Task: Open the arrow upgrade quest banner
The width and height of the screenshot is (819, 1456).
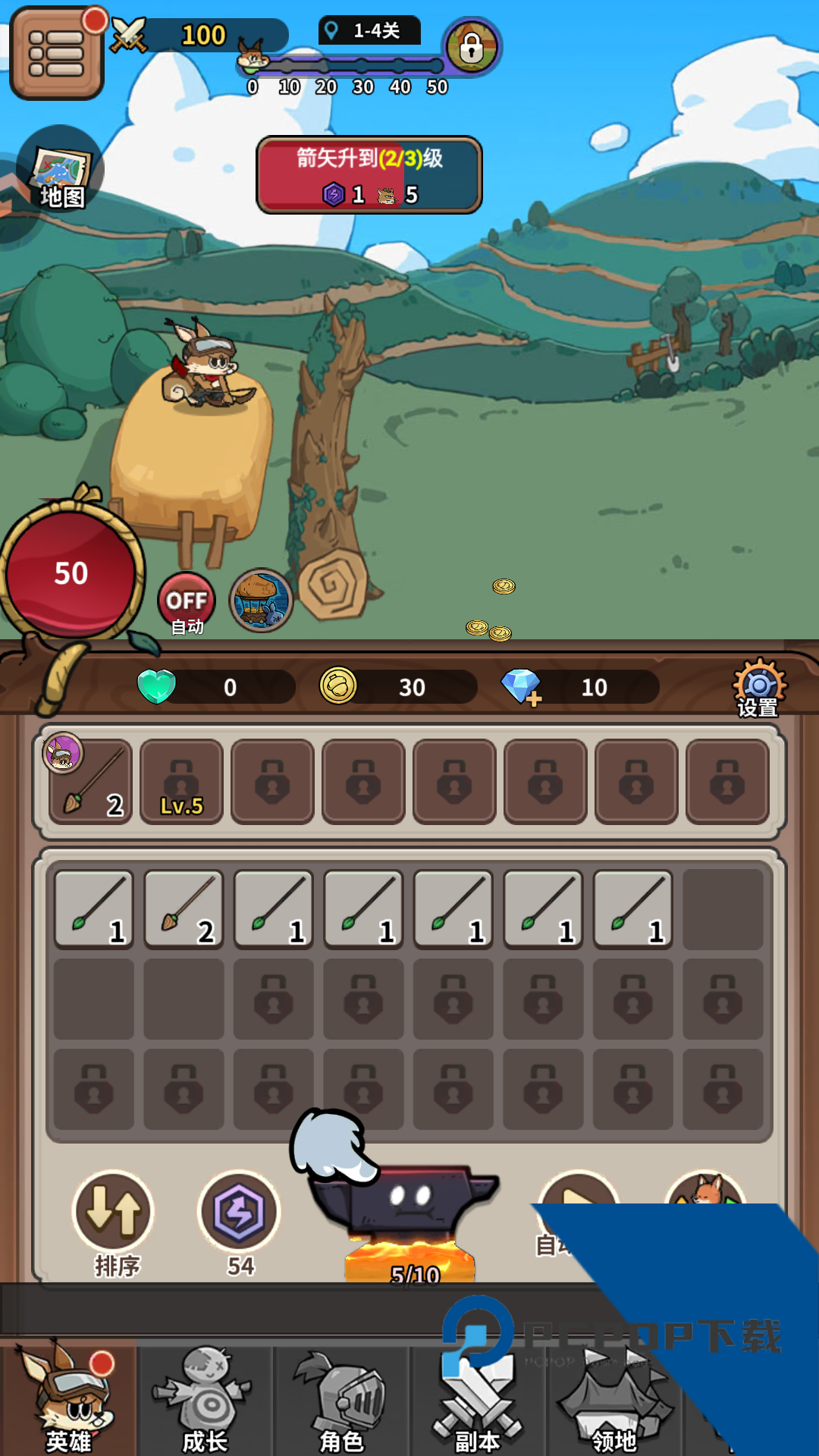Action: pyautogui.click(x=369, y=175)
